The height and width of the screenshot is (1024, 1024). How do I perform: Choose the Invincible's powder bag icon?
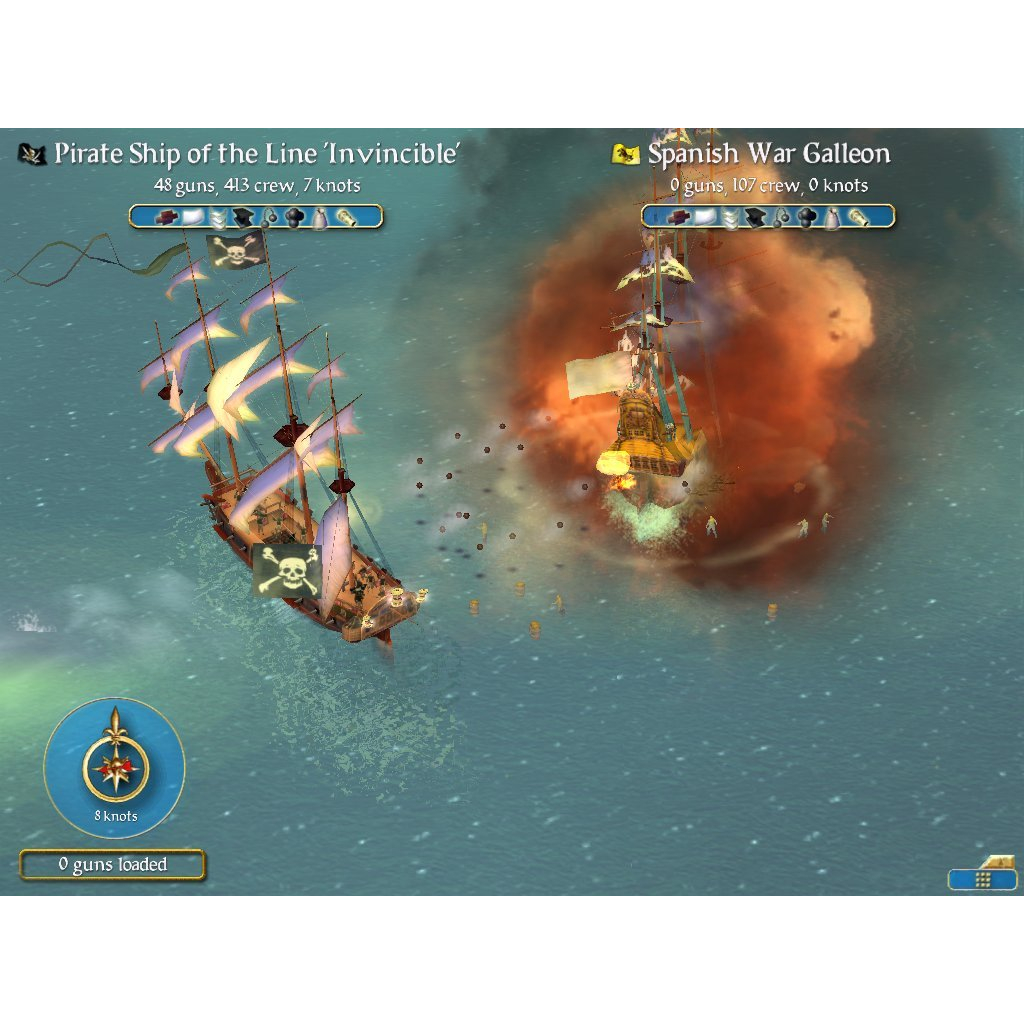point(320,217)
